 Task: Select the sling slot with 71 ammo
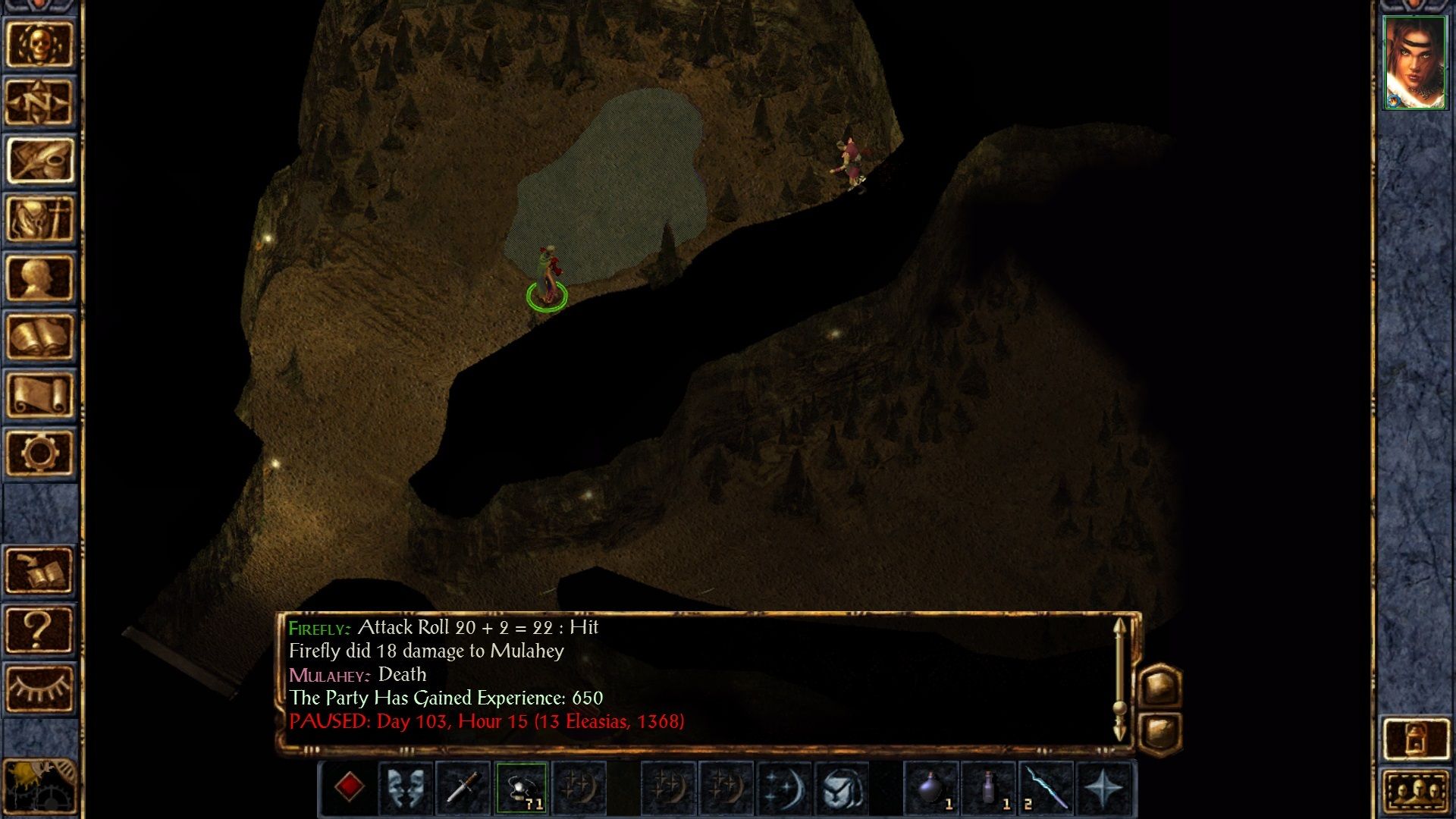click(521, 788)
